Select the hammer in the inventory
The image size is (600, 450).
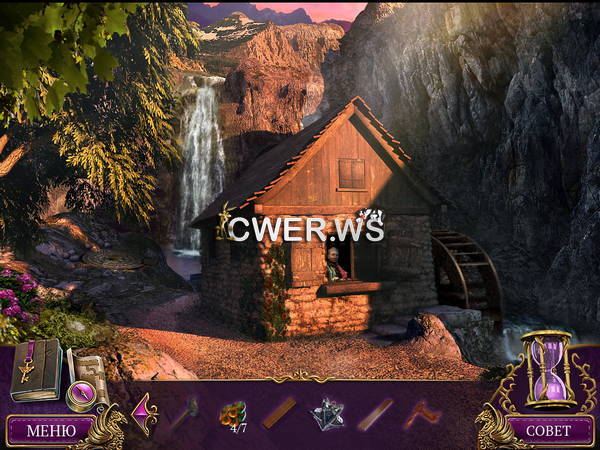(x=184, y=411)
